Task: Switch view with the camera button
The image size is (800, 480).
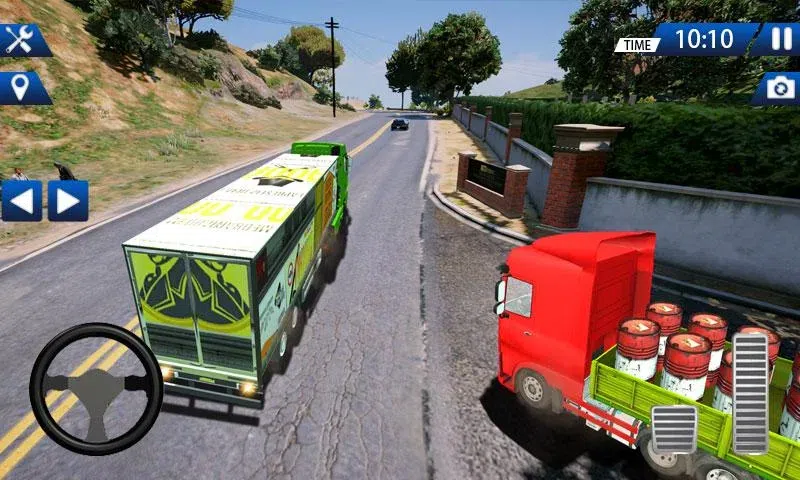Action: pos(778,88)
